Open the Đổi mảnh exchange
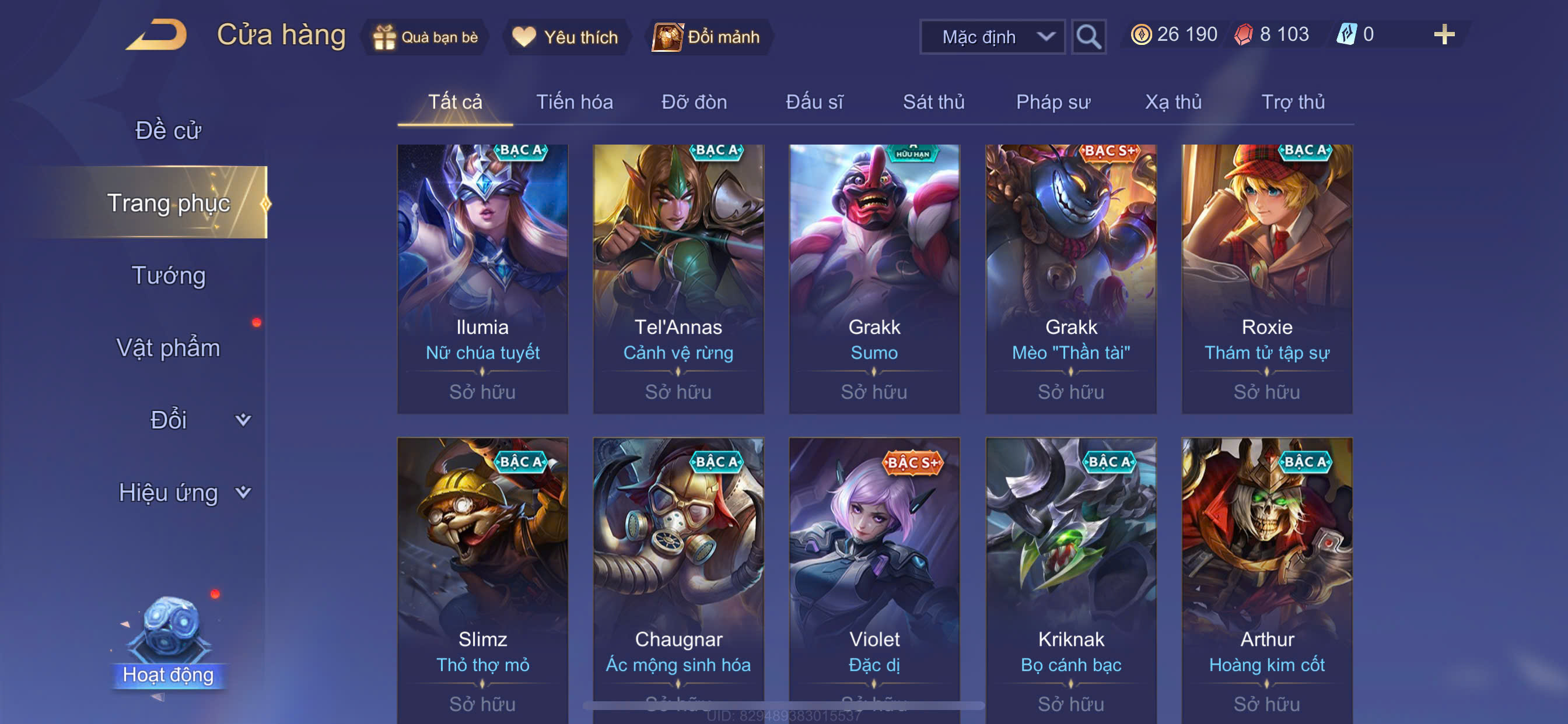The image size is (1568, 724). 706,37
